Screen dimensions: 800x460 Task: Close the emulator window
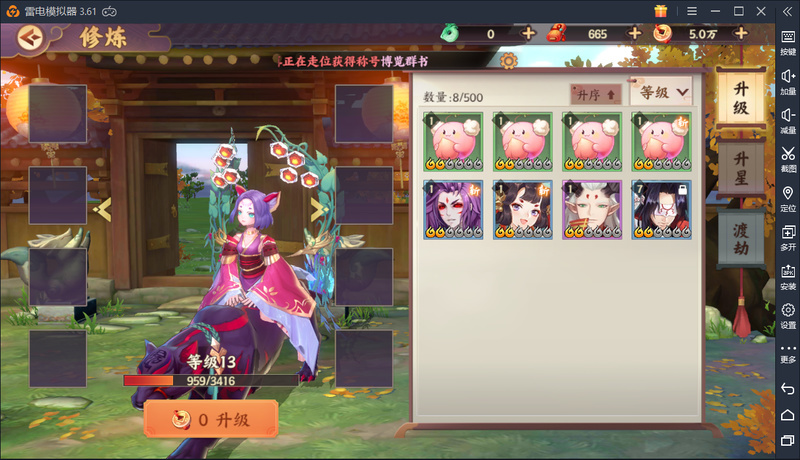tap(762, 10)
